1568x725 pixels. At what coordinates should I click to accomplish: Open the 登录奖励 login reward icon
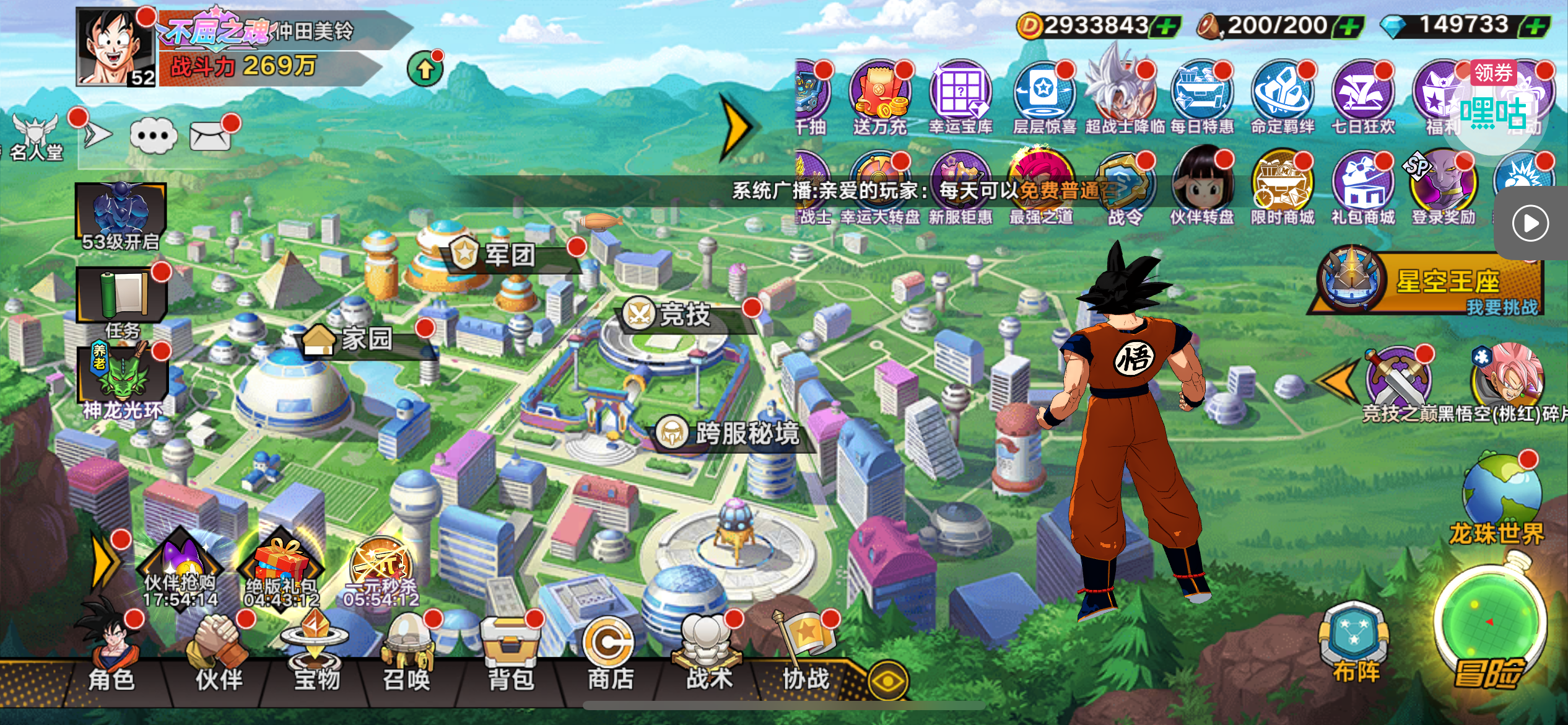[1443, 186]
